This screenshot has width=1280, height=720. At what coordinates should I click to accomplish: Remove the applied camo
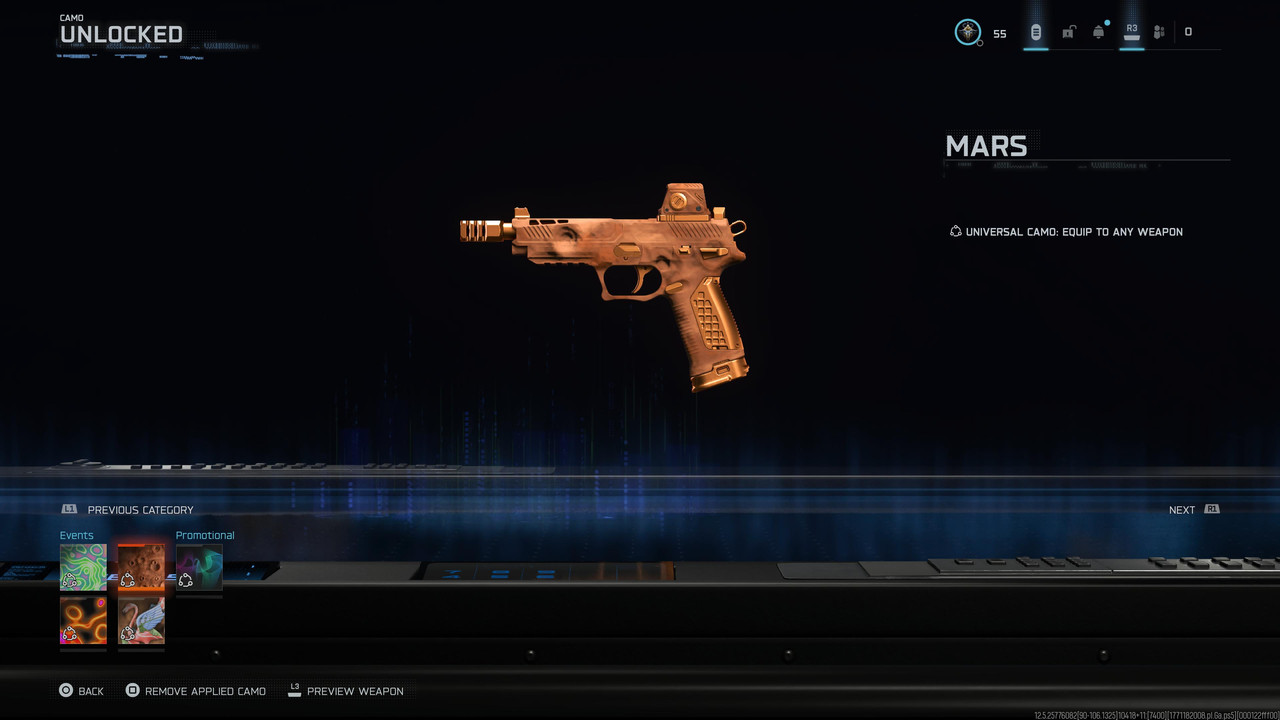pyautogui.click(x=196, y=691)
